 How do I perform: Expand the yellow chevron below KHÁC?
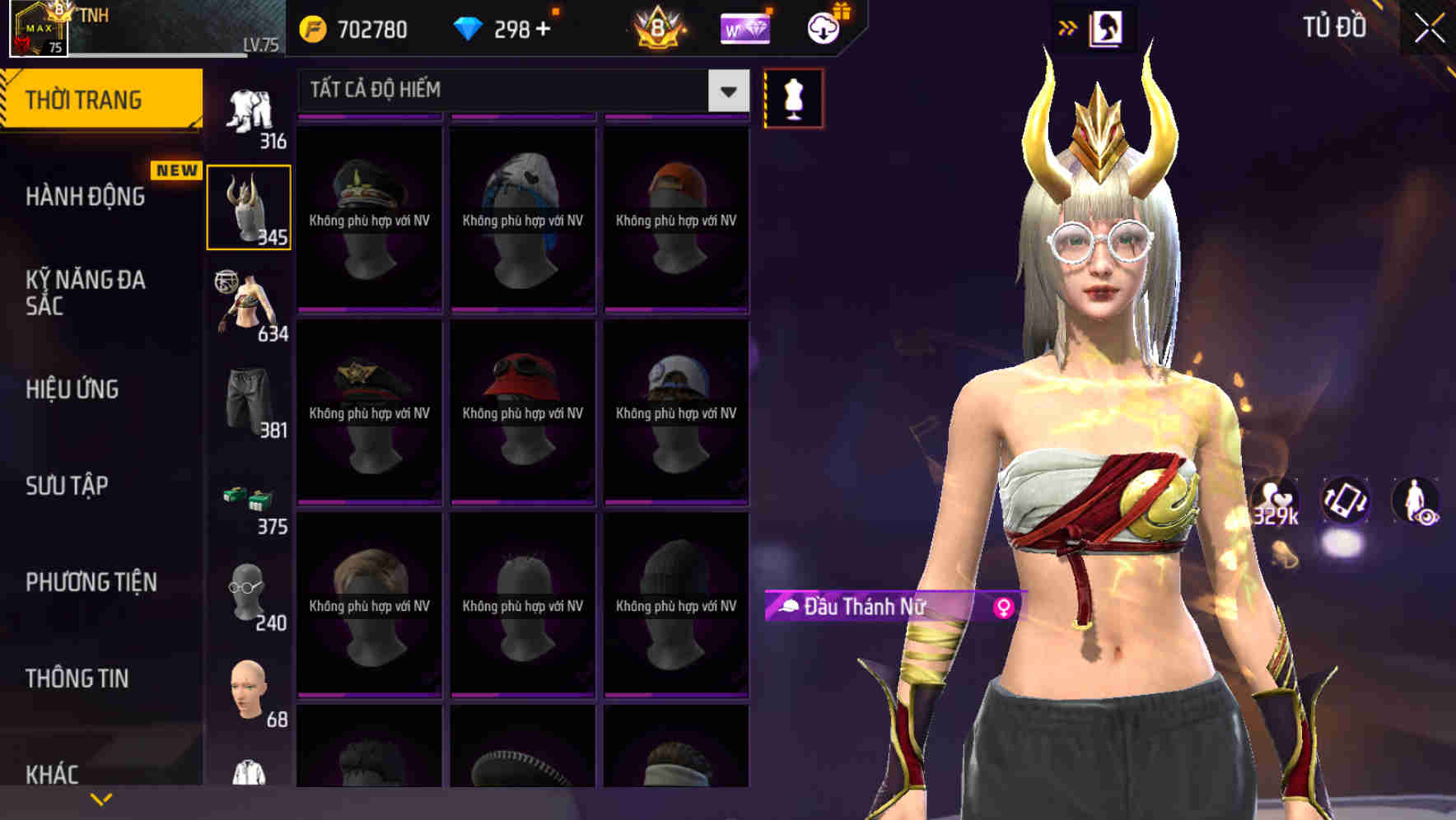(102, 797)
